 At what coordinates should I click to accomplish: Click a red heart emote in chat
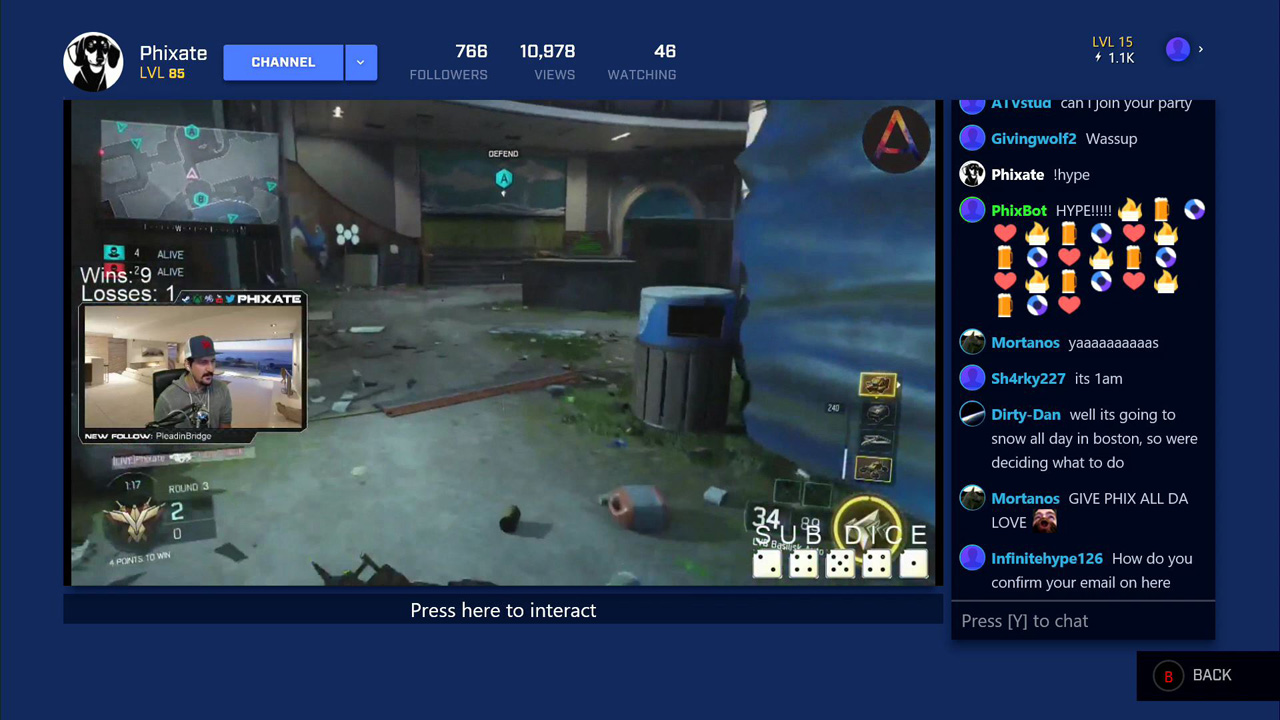pos(1005,233)
